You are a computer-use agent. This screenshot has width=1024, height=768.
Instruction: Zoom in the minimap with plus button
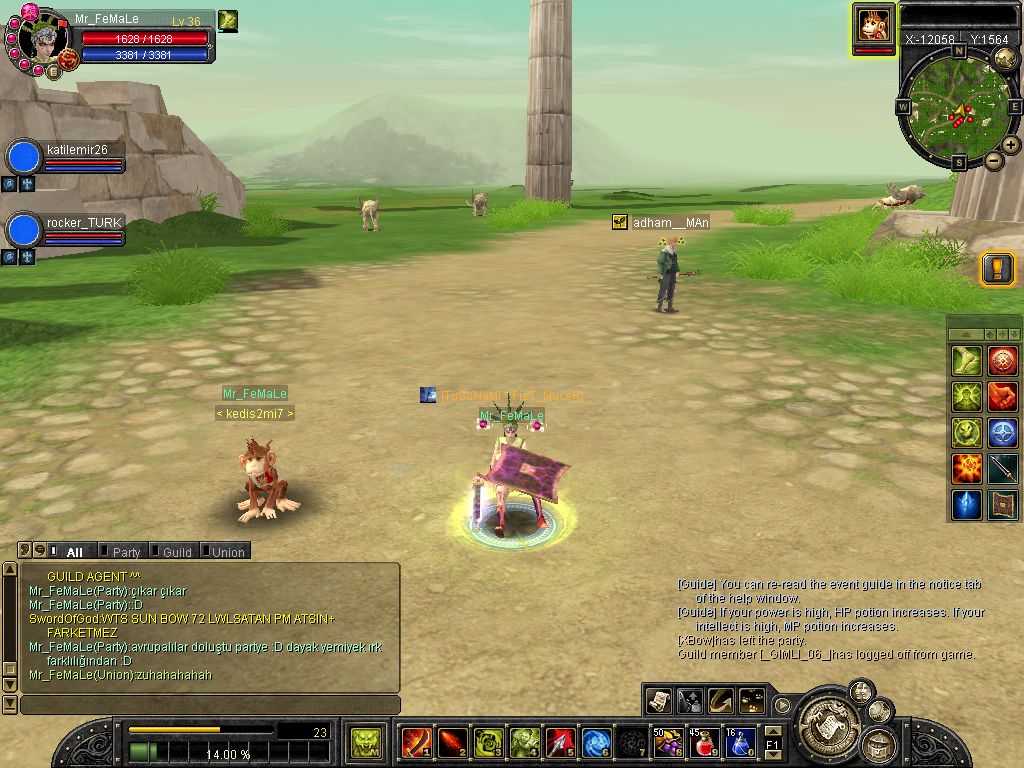point(1011,145)
